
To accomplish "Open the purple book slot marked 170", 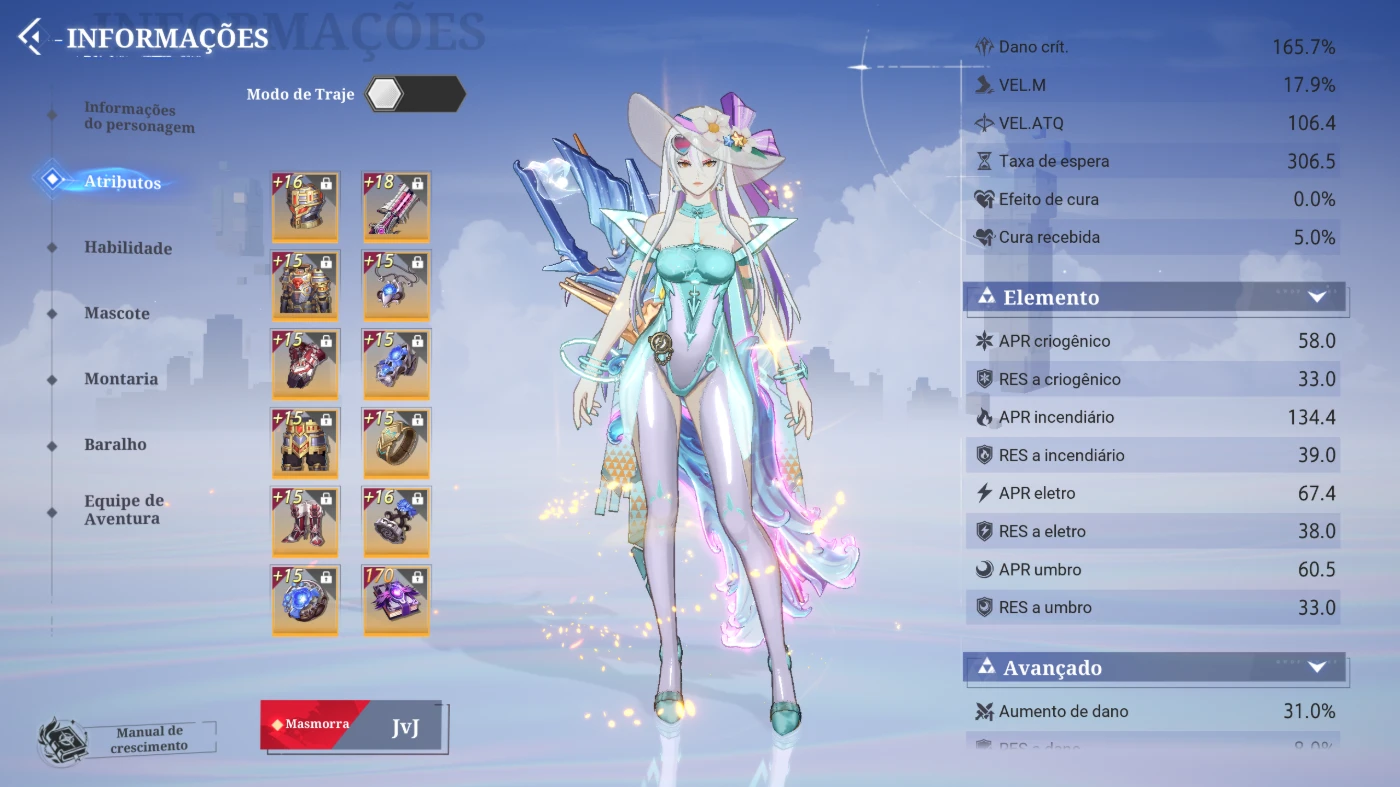I will (x=396, y=600).
